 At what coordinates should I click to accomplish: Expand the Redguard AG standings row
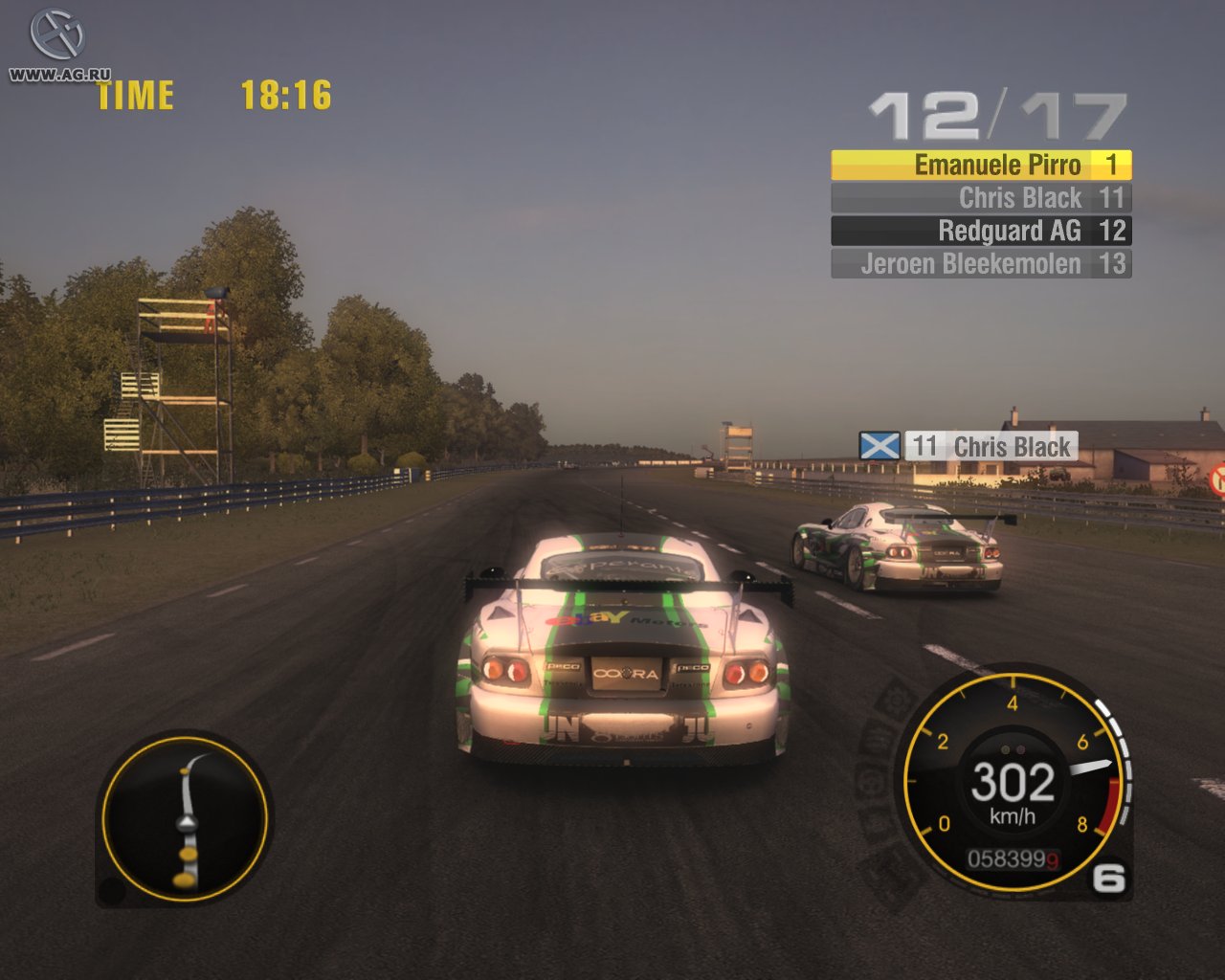pos(979,231)
